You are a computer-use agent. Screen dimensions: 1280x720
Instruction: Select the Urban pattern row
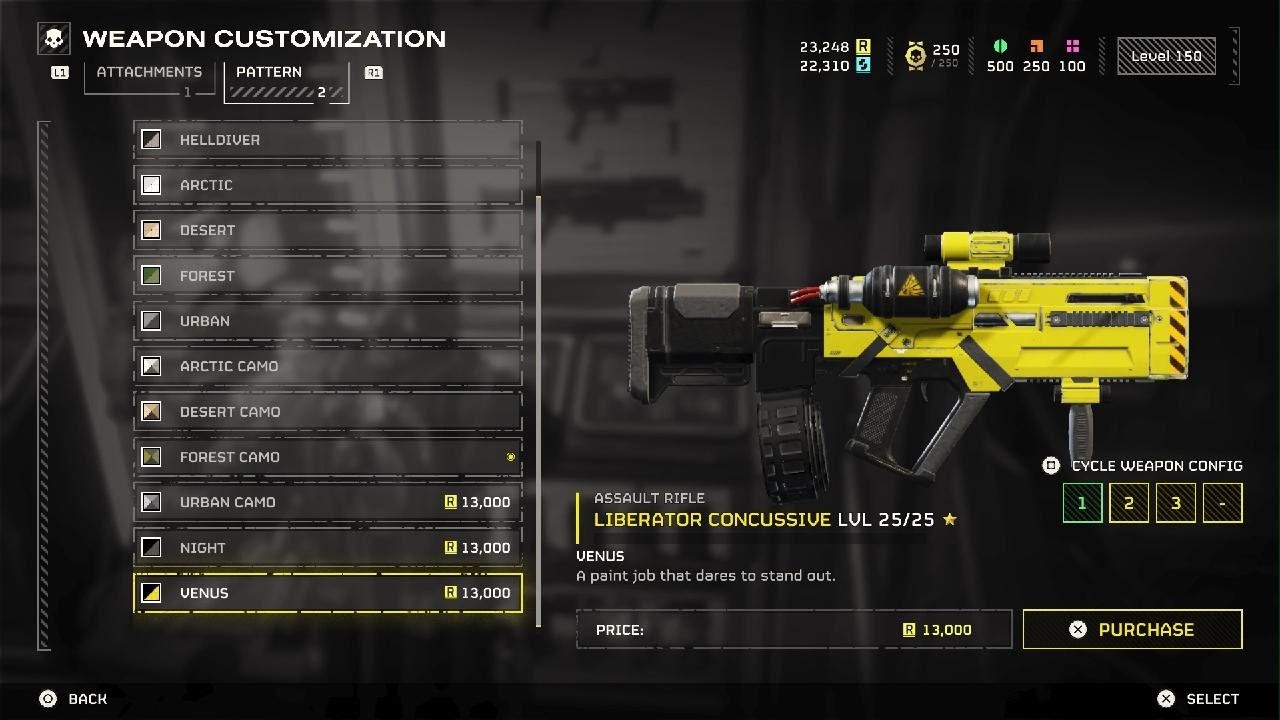point(328,321)
